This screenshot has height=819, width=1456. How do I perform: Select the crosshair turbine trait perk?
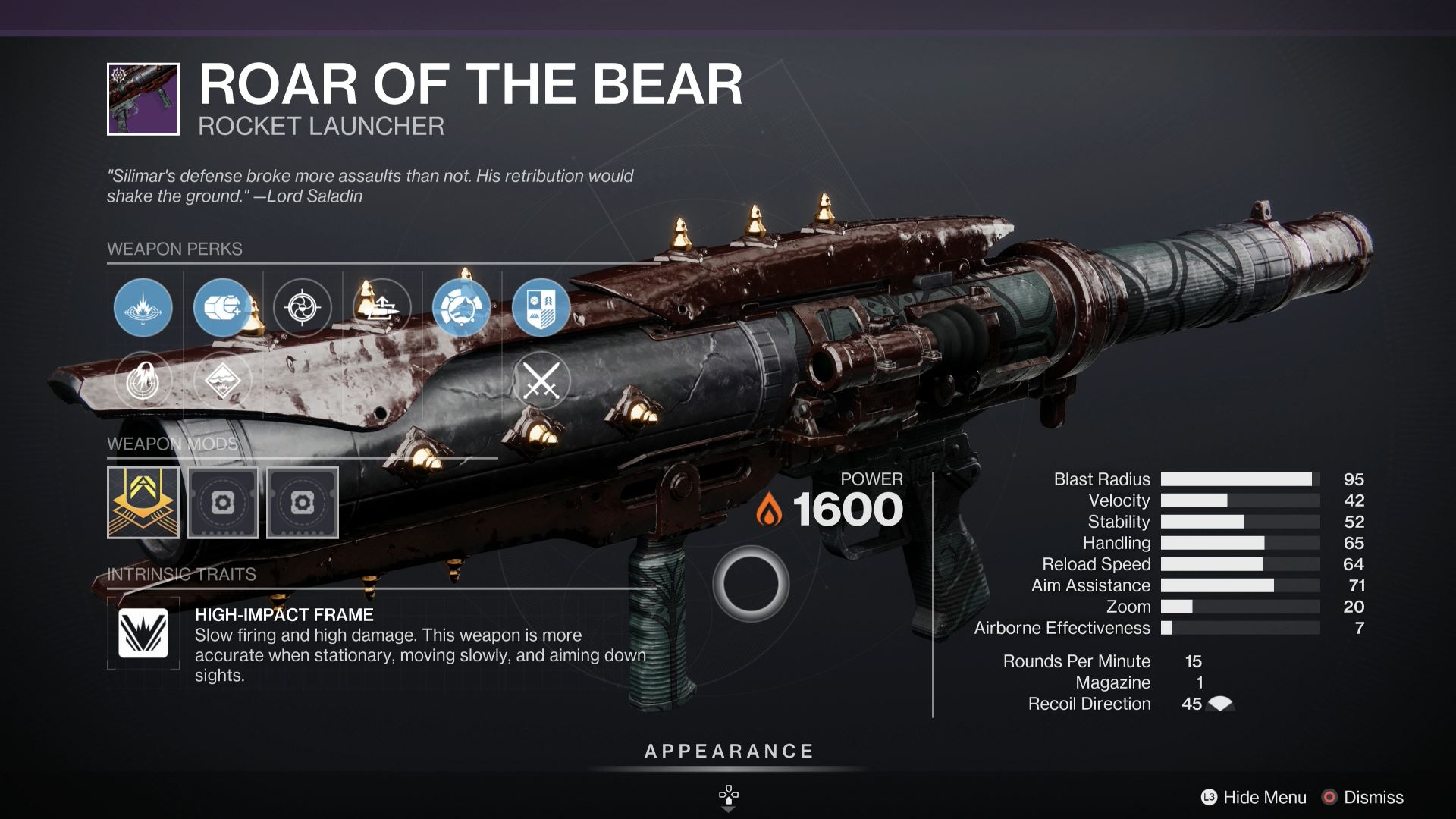pyautogui.click(x=302, y=307)
